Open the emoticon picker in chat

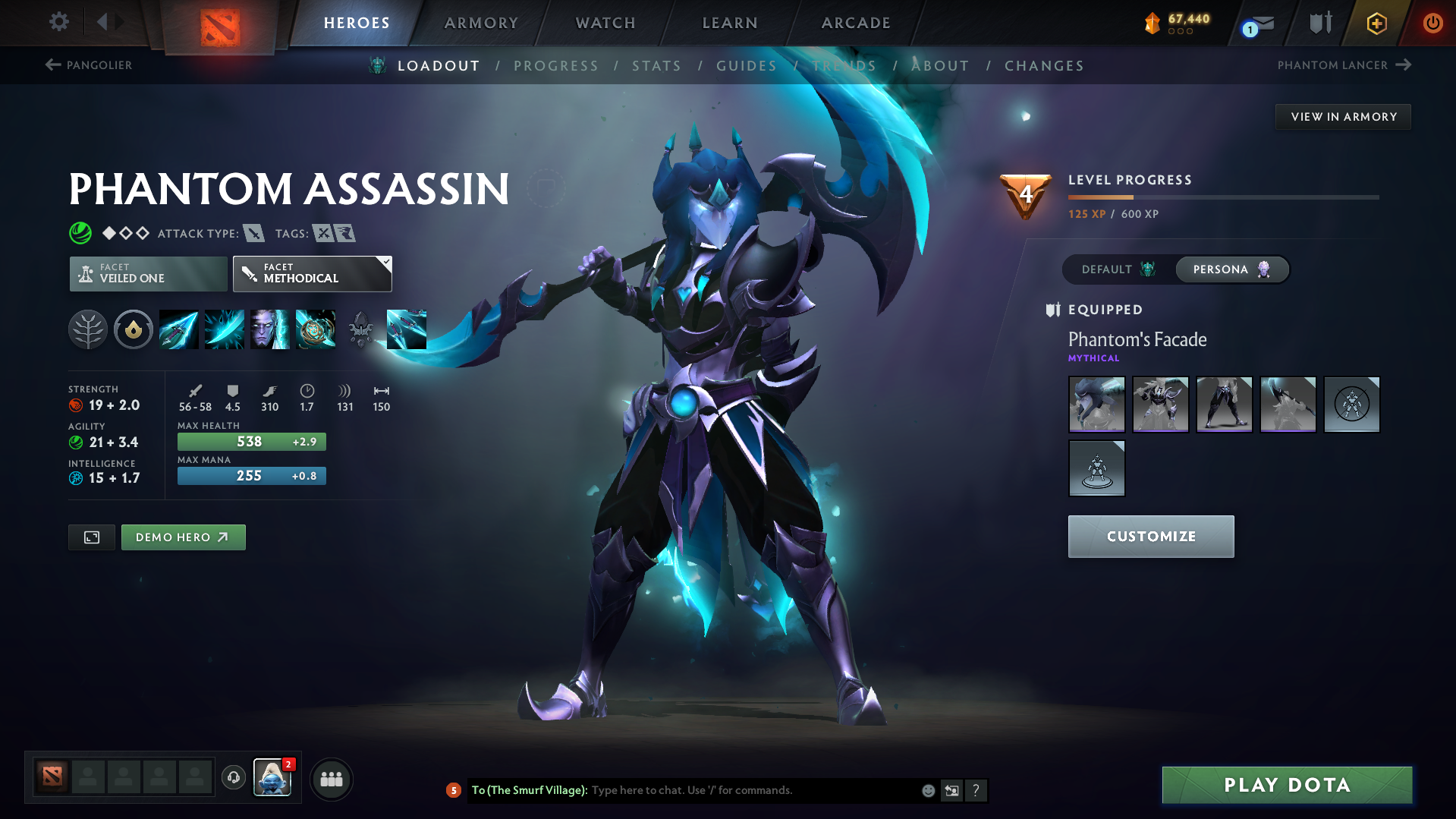pos(927,790)
